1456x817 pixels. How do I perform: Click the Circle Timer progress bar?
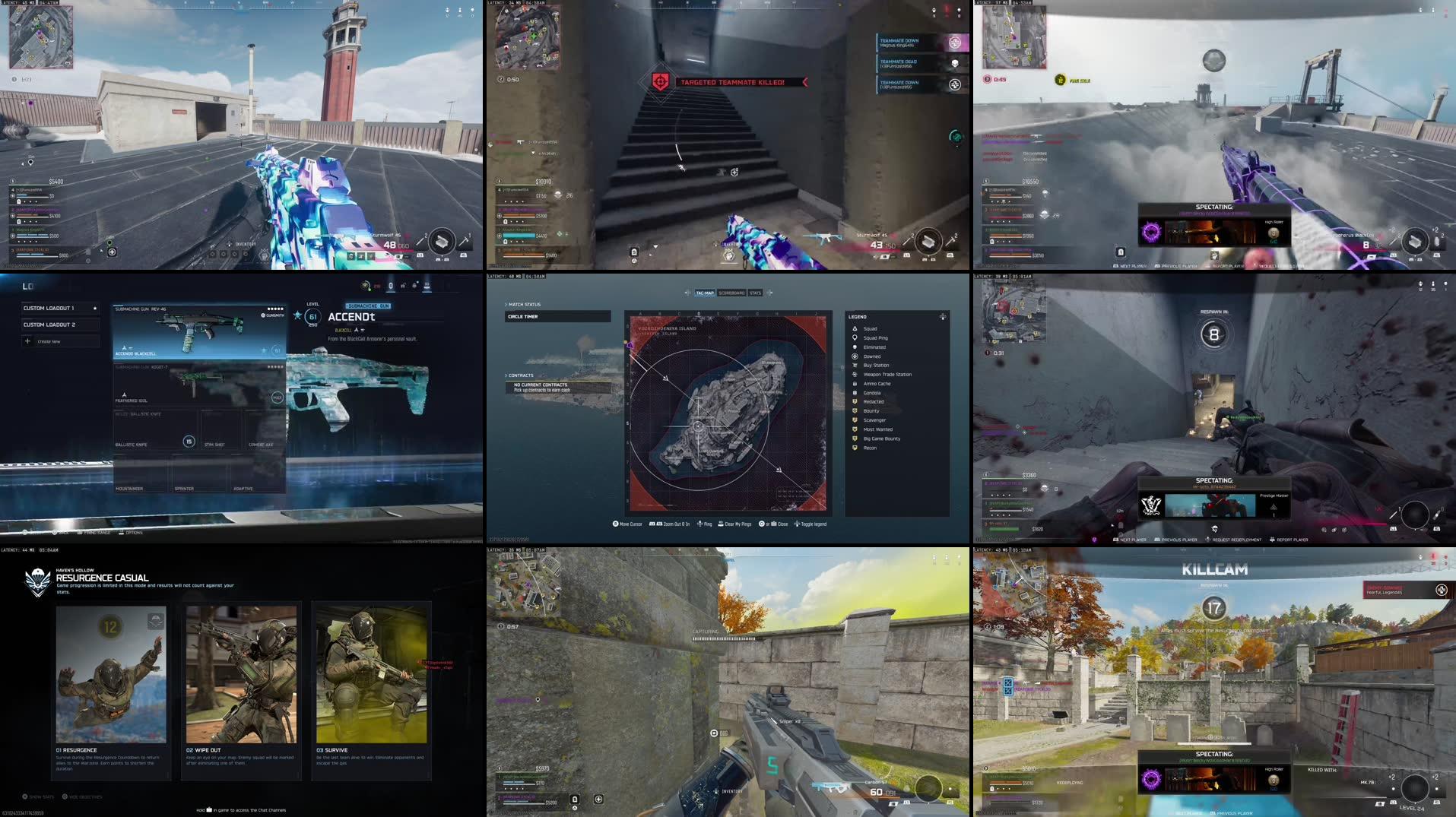tap(559, 316)
